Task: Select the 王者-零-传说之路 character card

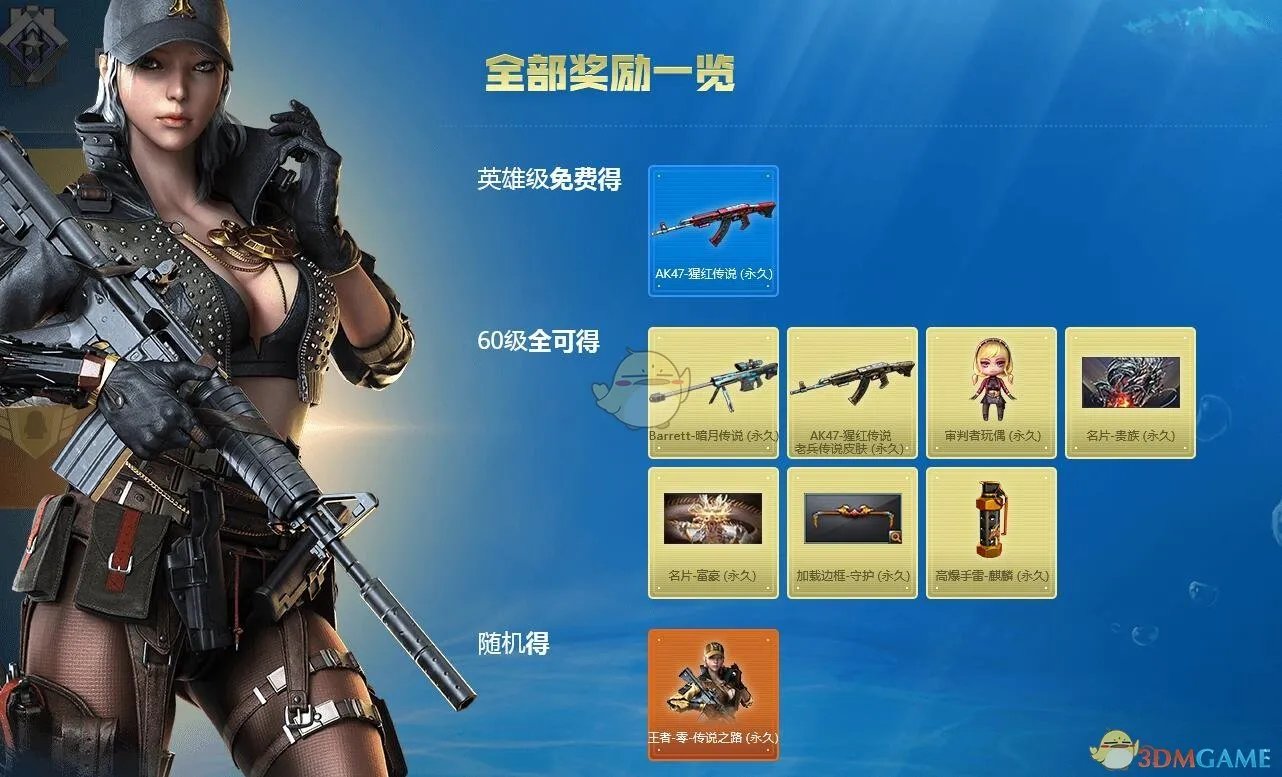Action: [712, 690]
